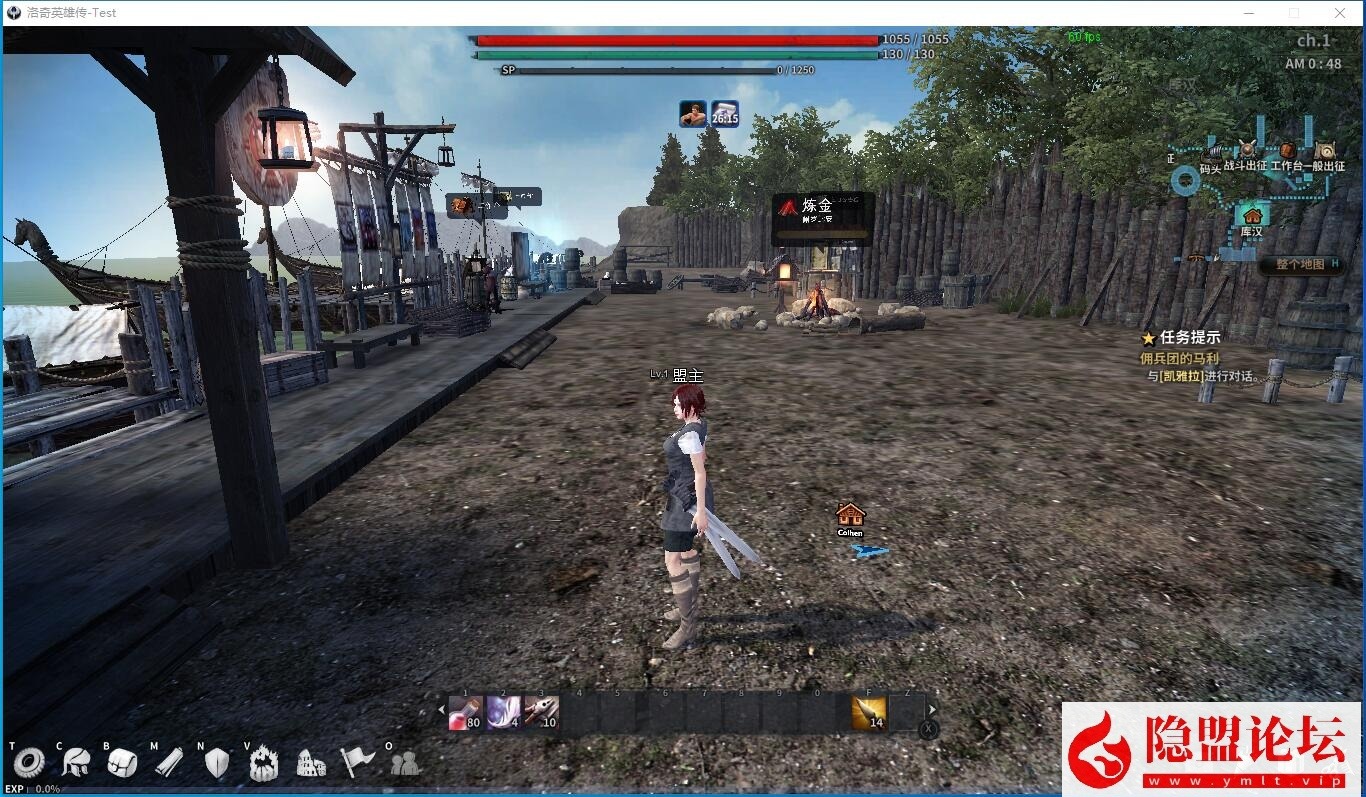Use the red potion in hotbar slot 1

(x=465, y=712)
